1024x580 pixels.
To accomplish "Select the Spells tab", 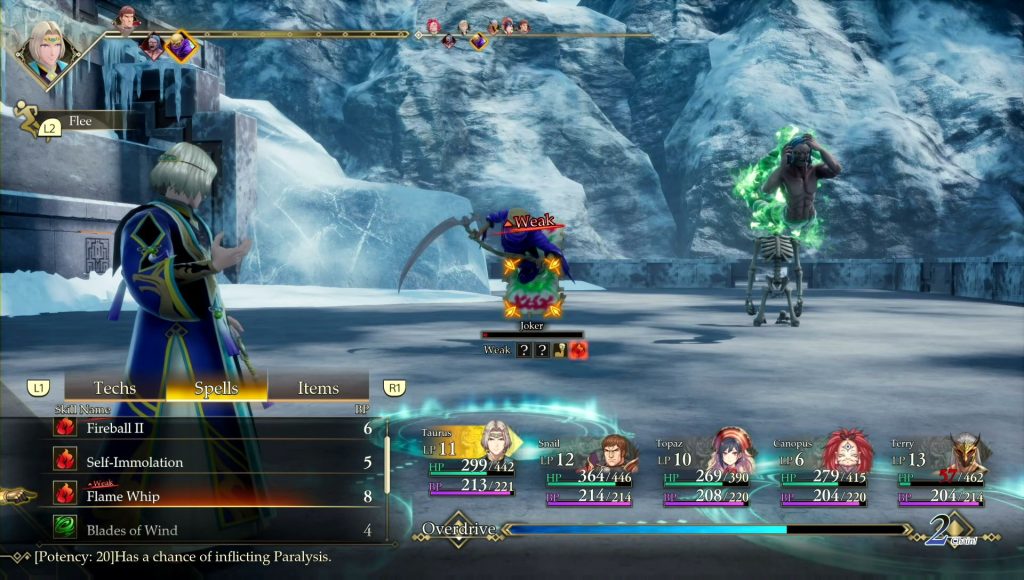I will 216,388.
